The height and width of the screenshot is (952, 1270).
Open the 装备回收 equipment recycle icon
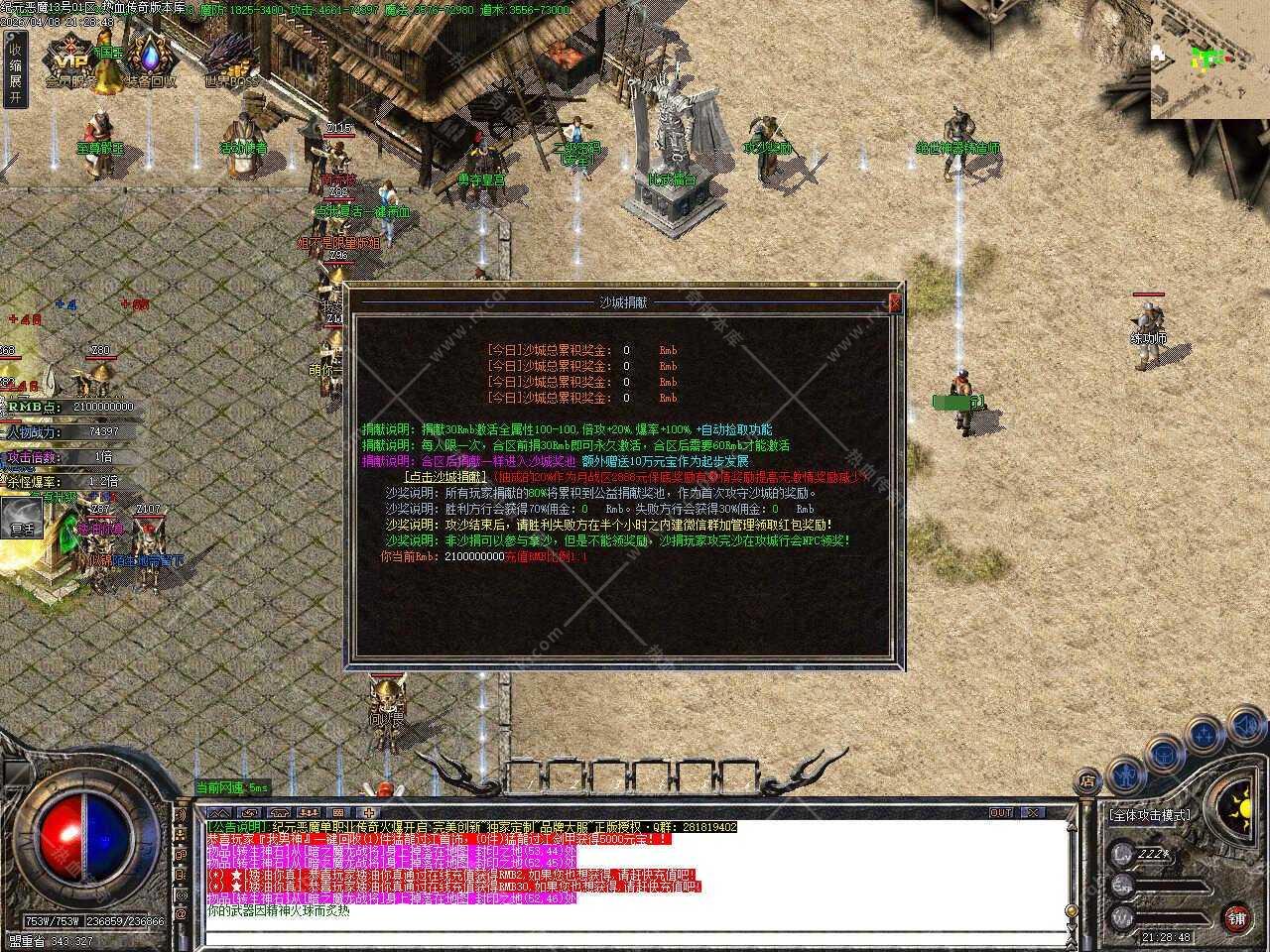150,61
